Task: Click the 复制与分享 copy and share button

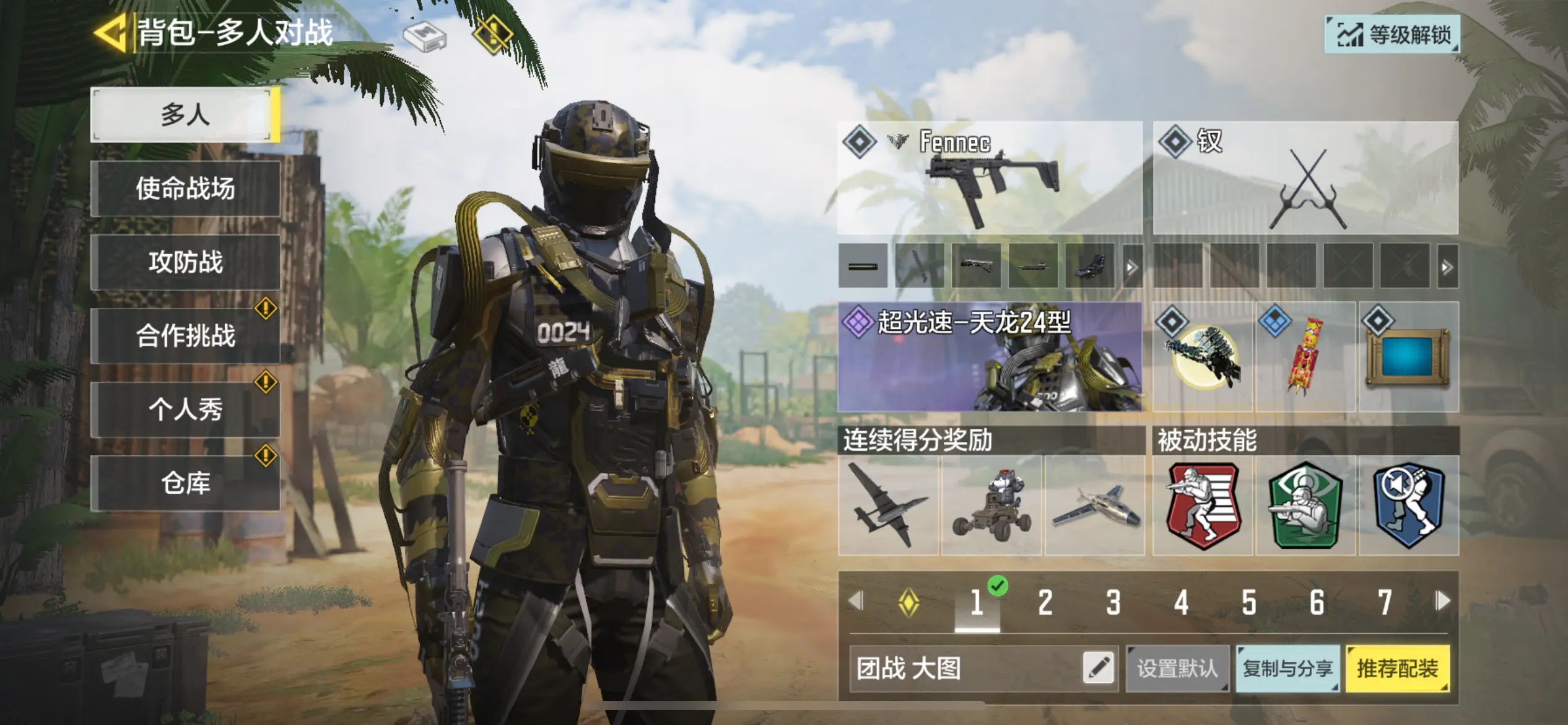Action: (x=1287, y=669)
